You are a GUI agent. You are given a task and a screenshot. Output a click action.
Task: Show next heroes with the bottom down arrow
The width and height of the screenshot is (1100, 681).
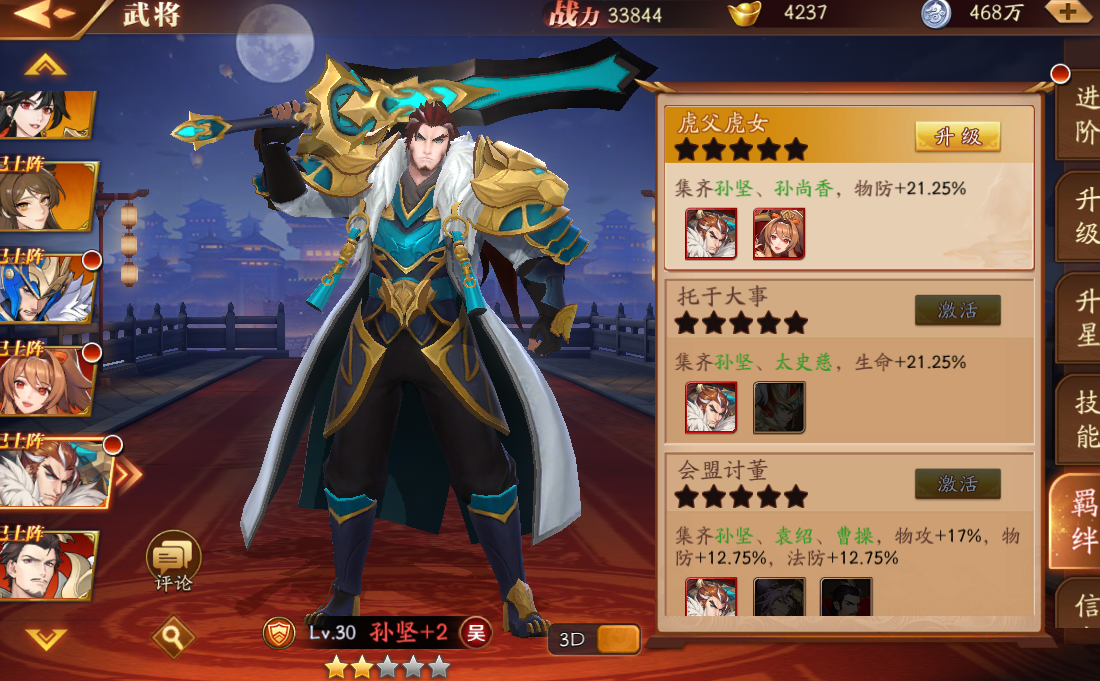point(46,638)
